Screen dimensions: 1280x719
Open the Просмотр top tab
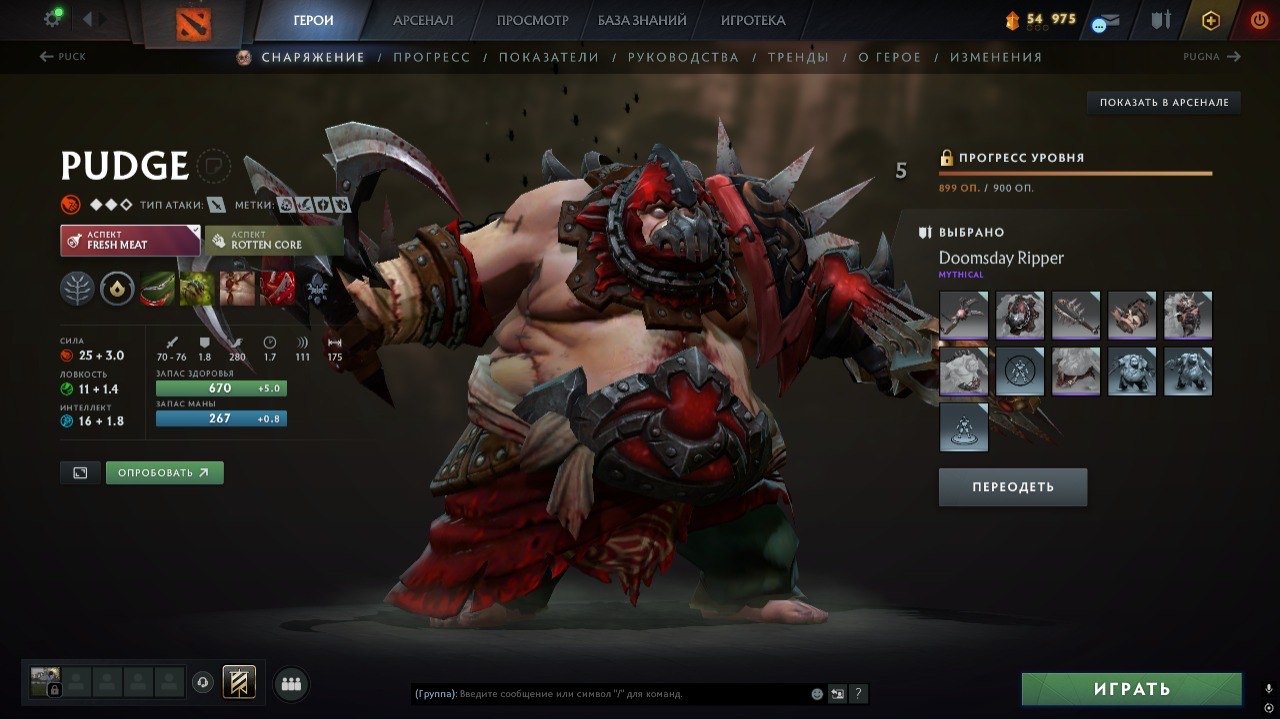[x=532, y=20]
